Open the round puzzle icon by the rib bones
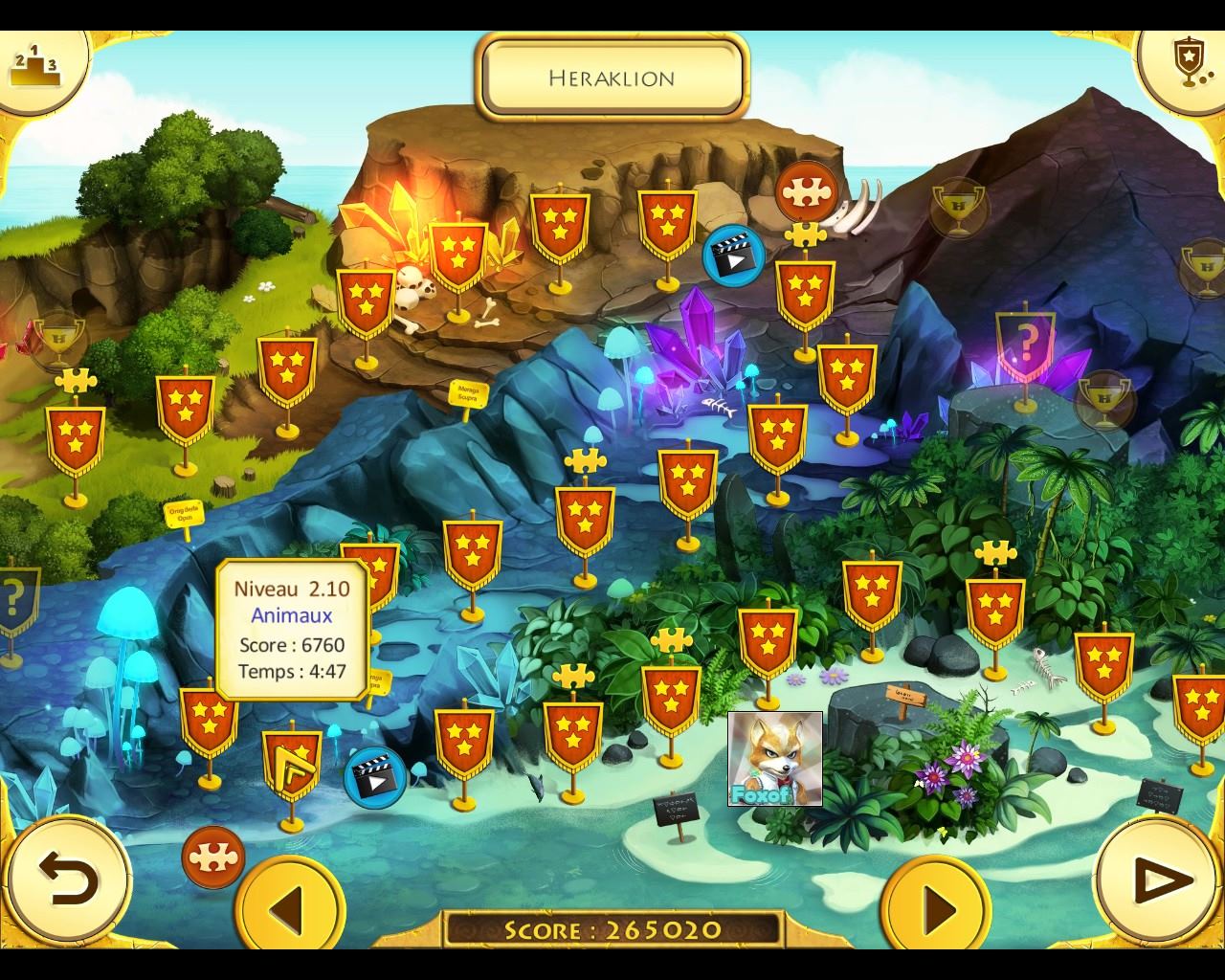Image resolution: width=1225 pixels, height=980 pixels. coord(806,191)
